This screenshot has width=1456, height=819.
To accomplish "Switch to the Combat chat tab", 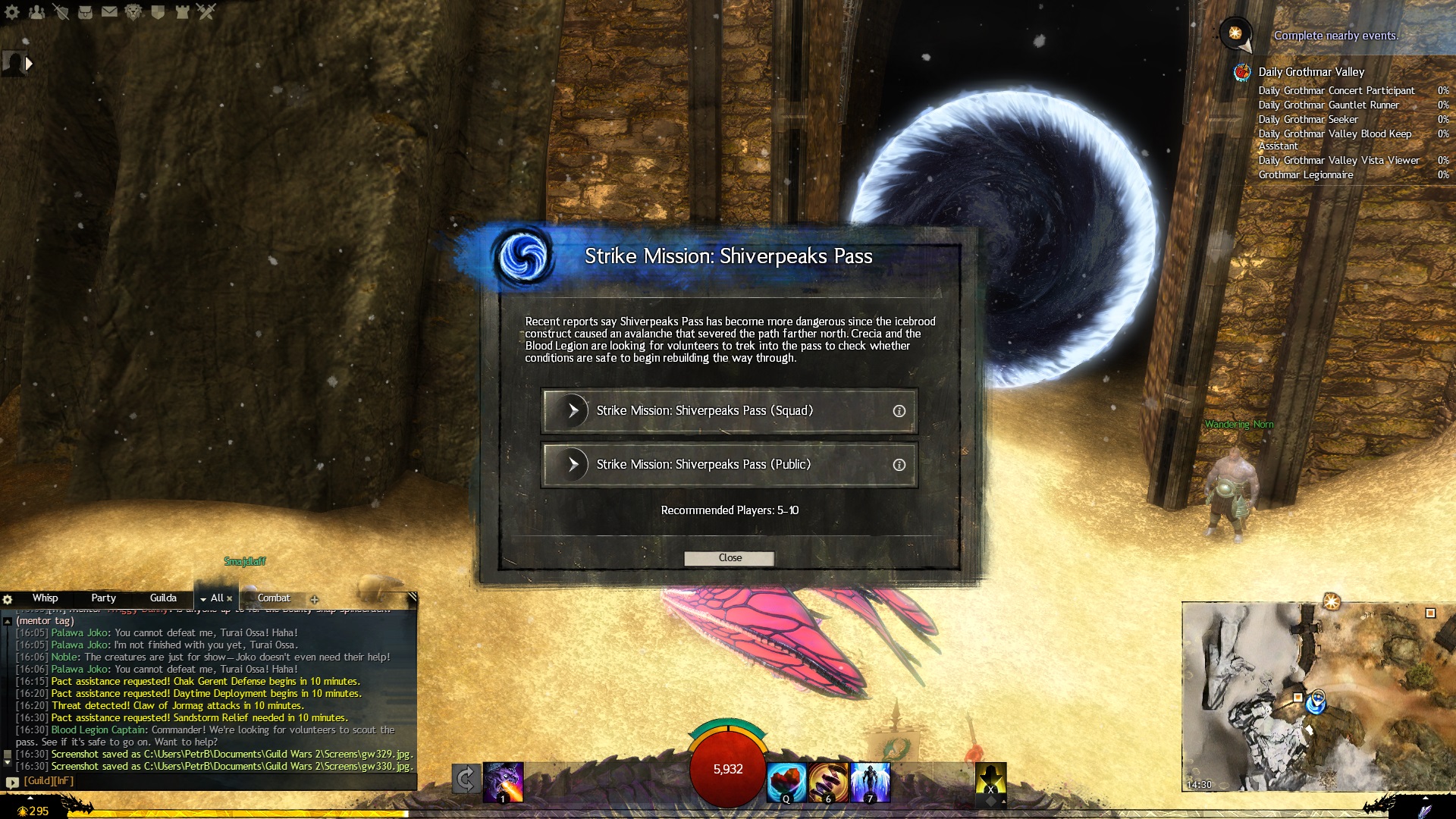I will click(274, 598).
